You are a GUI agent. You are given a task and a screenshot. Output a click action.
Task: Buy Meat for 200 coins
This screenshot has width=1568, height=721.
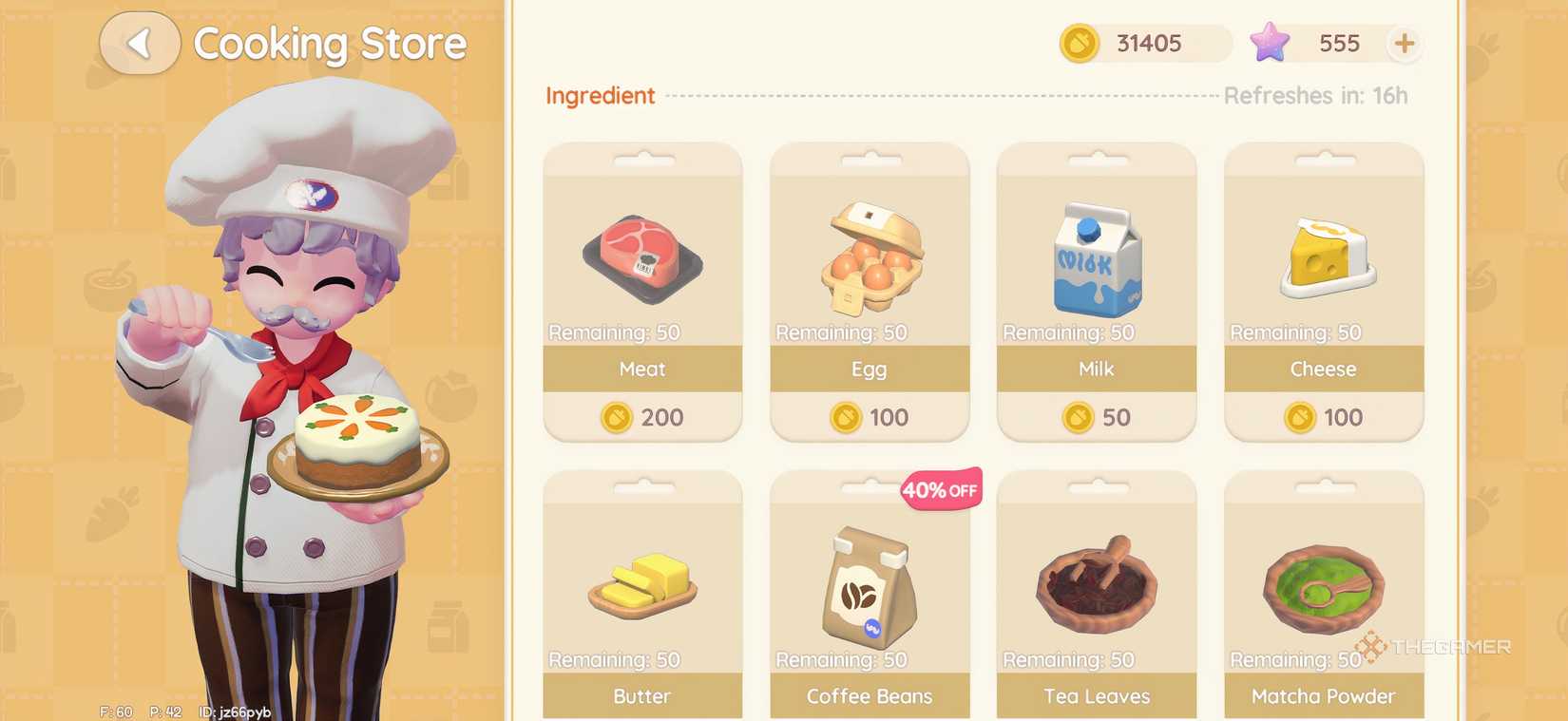(x=641, y=417)
